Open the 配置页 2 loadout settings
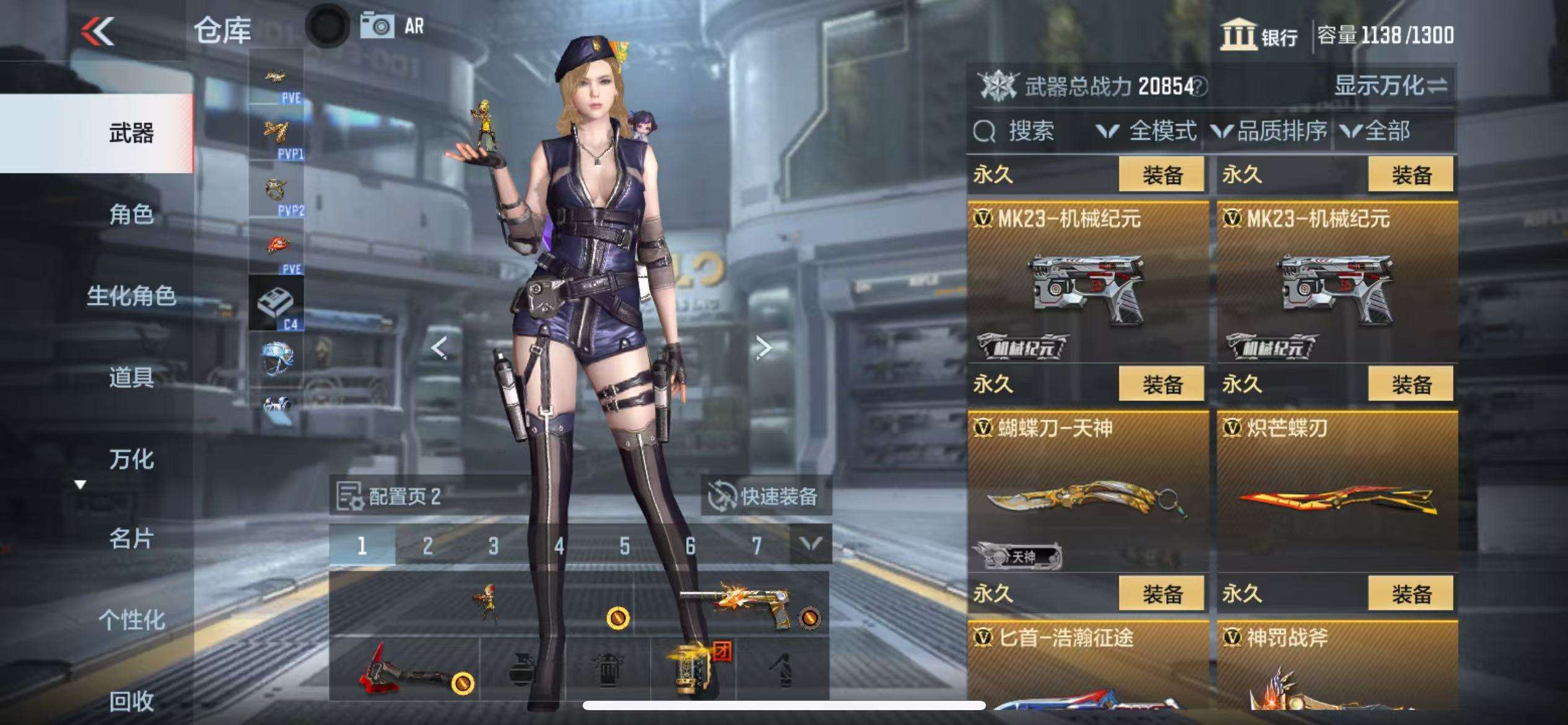The width and height of the screenshot is (1568, 725). pos(390,496)
